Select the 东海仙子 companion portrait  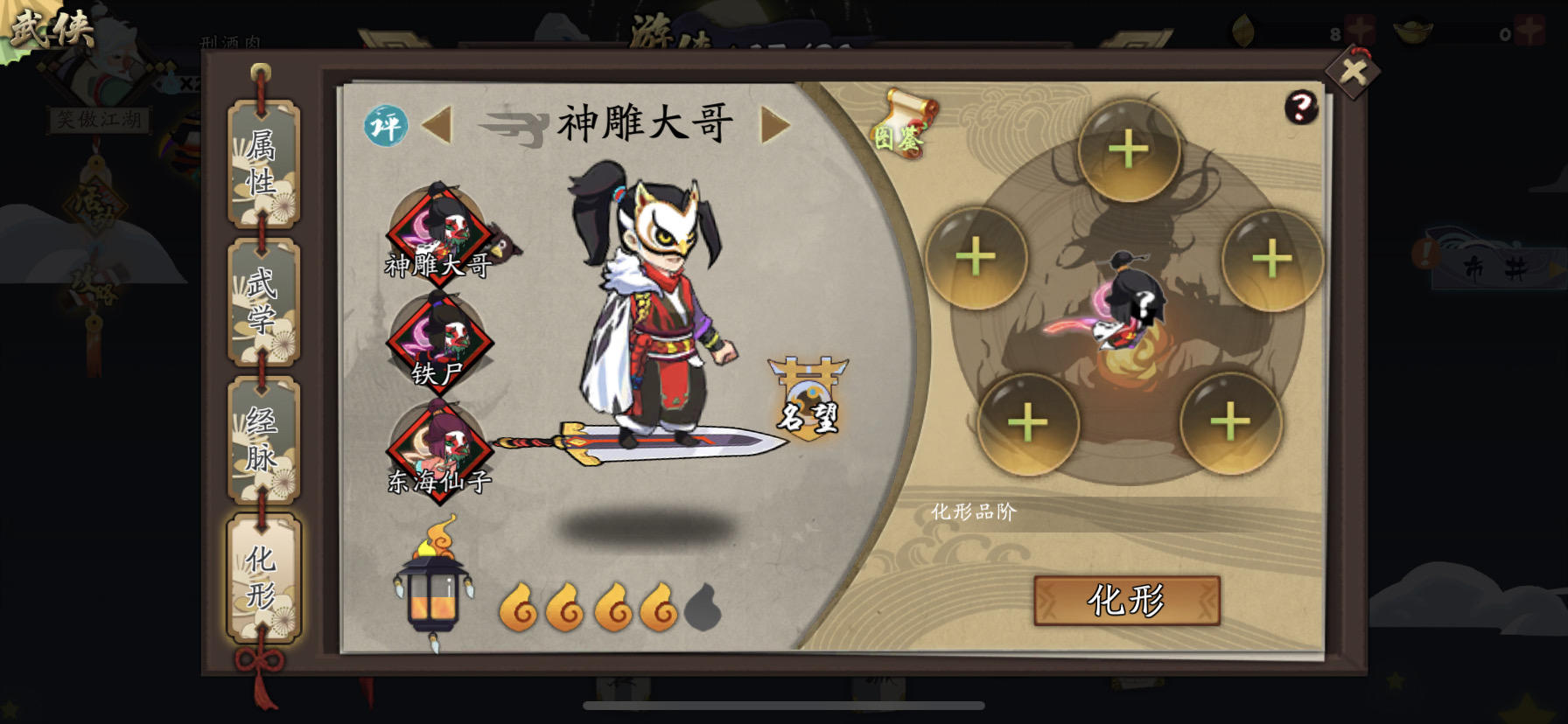click(x=441, y=455)
